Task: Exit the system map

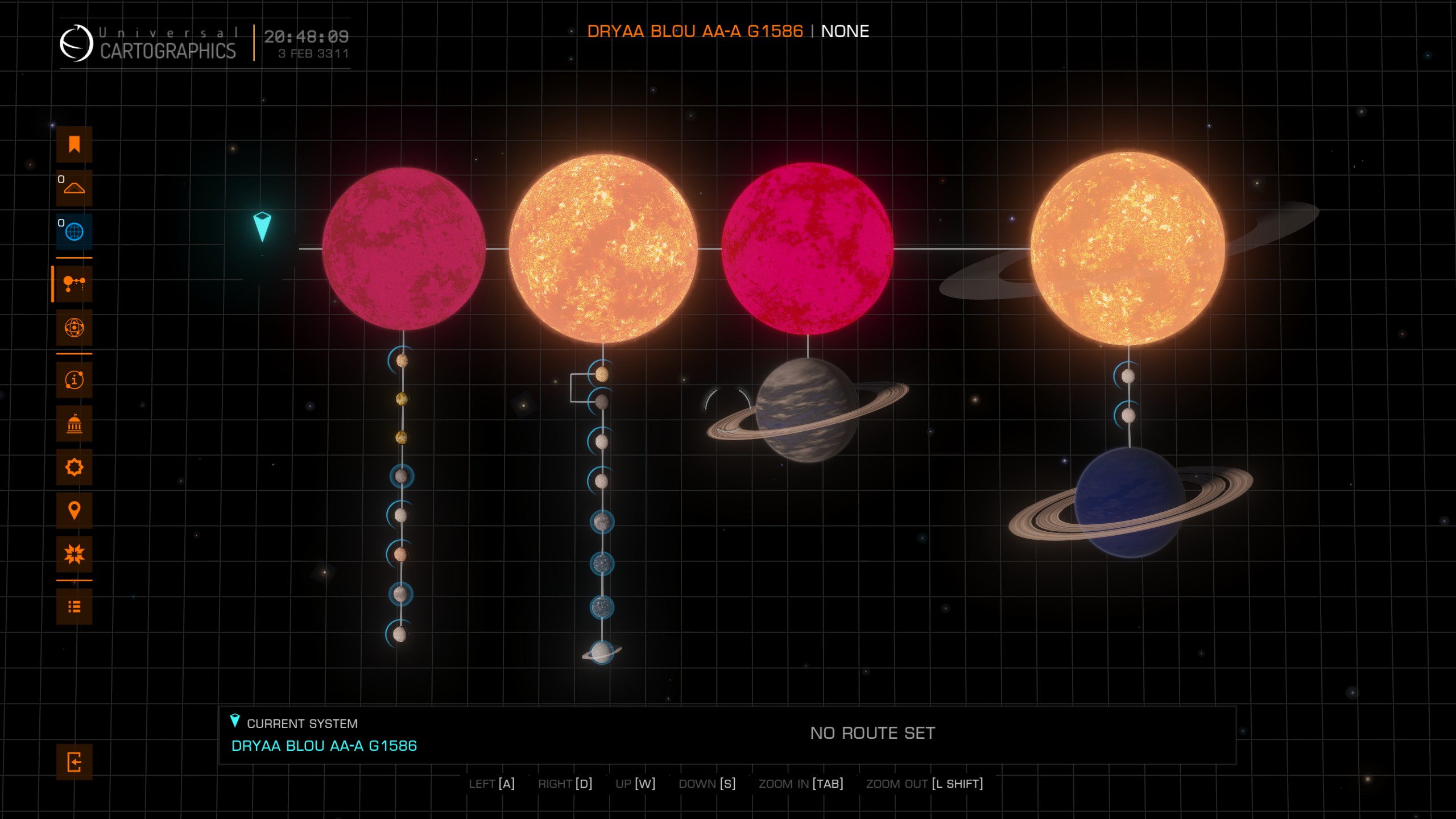Action: tap(74, 762)
